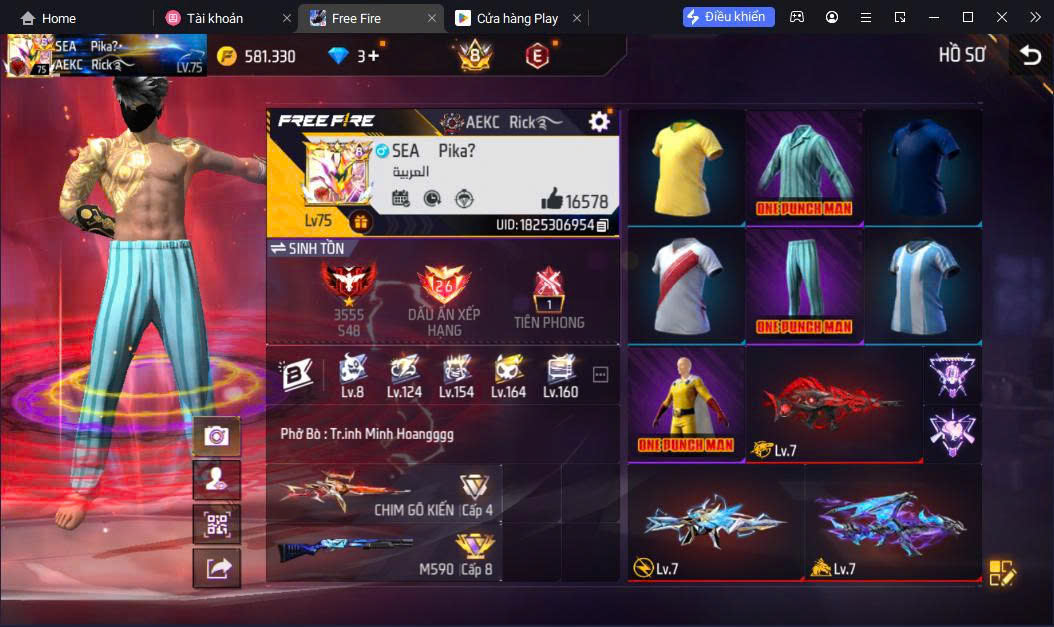Select the white jersey with red stripe

point(685,285)
